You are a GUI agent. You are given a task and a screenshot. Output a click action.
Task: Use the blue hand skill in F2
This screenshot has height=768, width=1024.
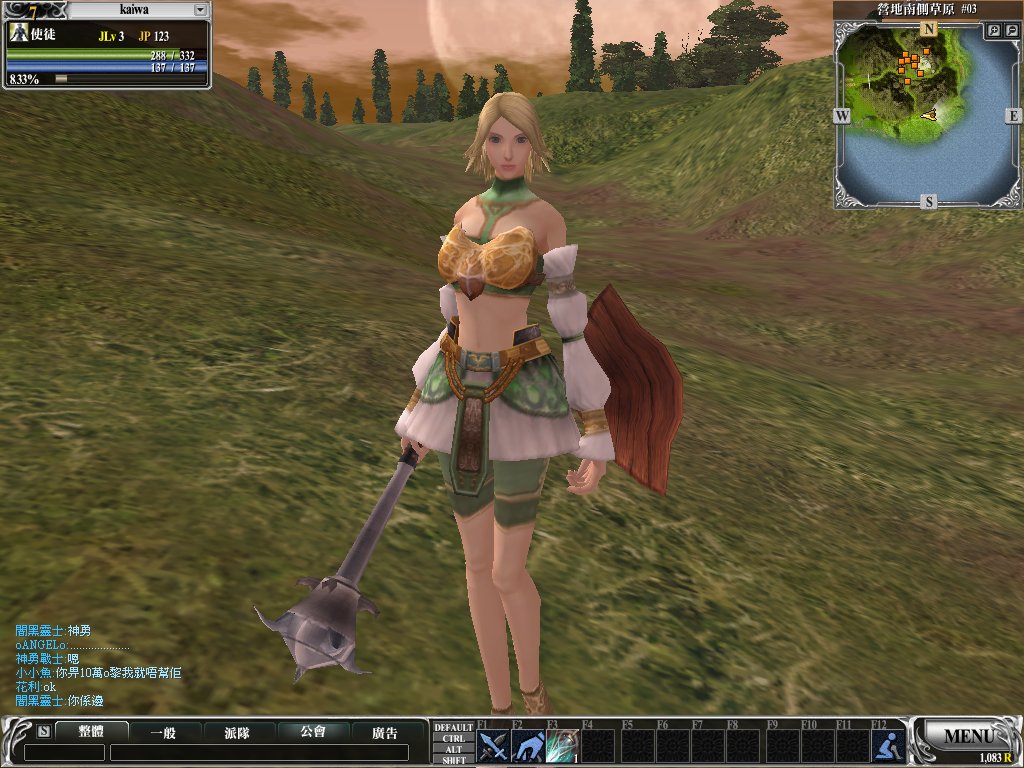pos(528,746)
